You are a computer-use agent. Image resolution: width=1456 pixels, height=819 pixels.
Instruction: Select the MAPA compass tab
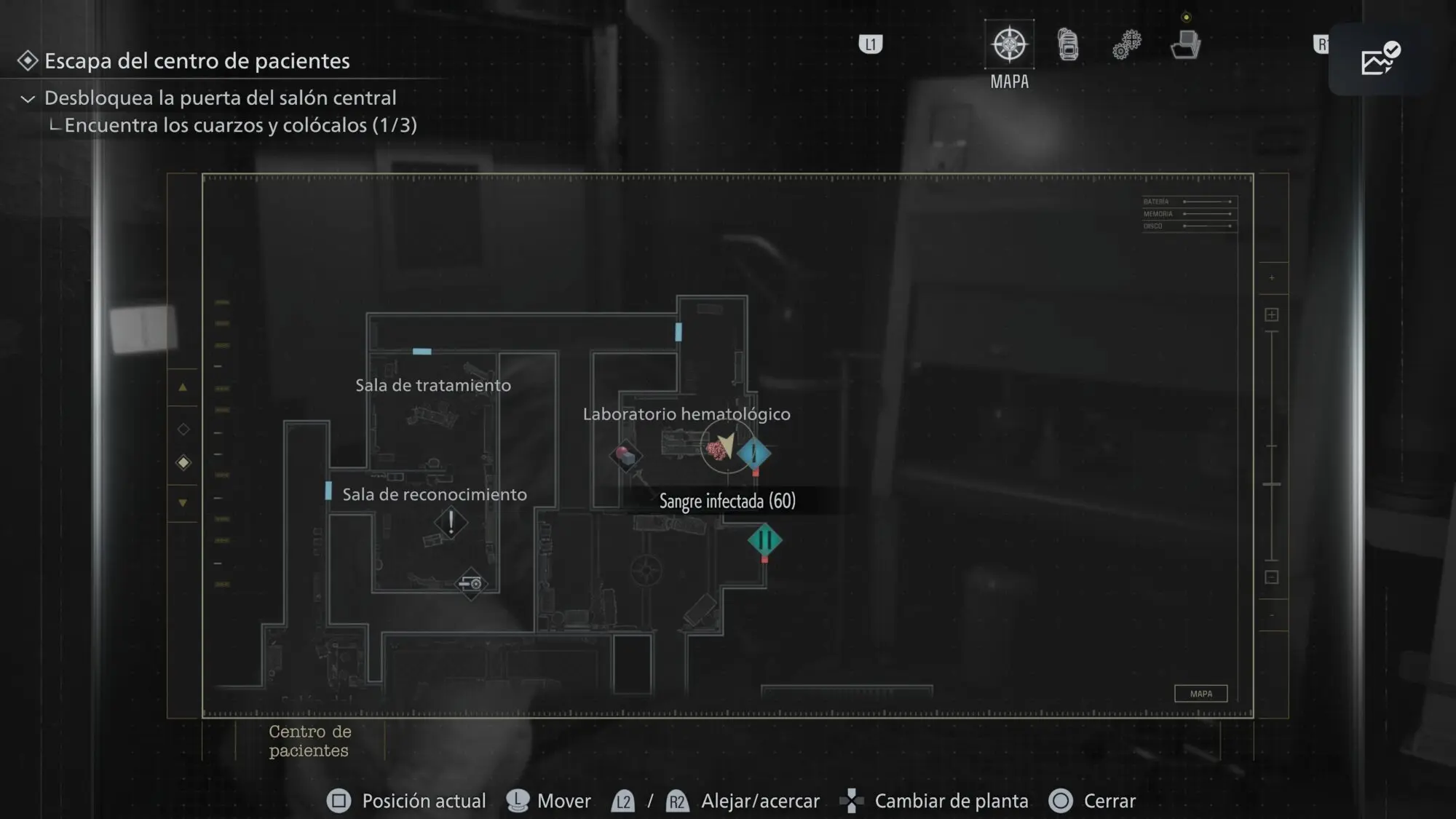point(1009,44)
